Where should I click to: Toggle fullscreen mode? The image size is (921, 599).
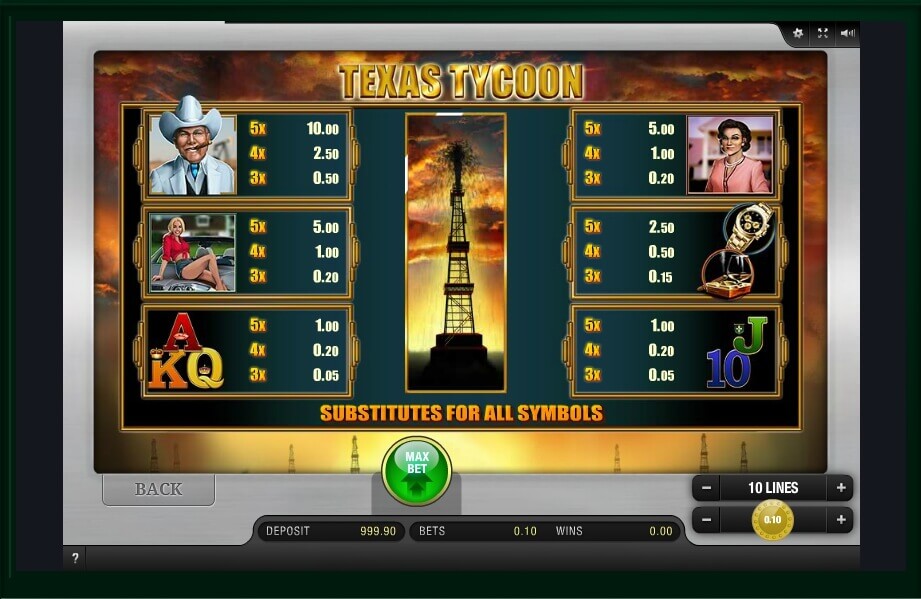(822, 33)
